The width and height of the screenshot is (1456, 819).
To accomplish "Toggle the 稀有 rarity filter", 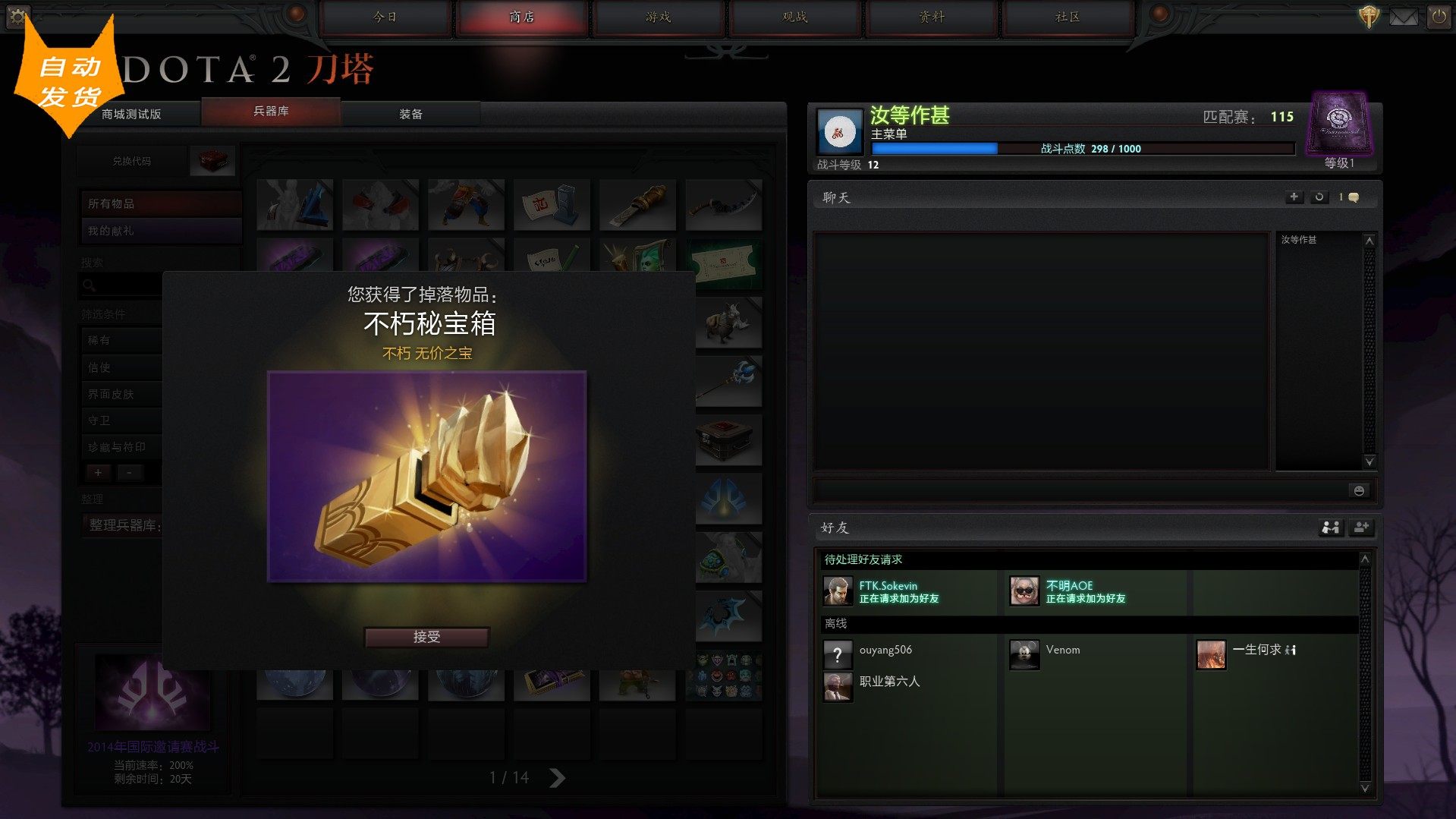I will [120, 340].
